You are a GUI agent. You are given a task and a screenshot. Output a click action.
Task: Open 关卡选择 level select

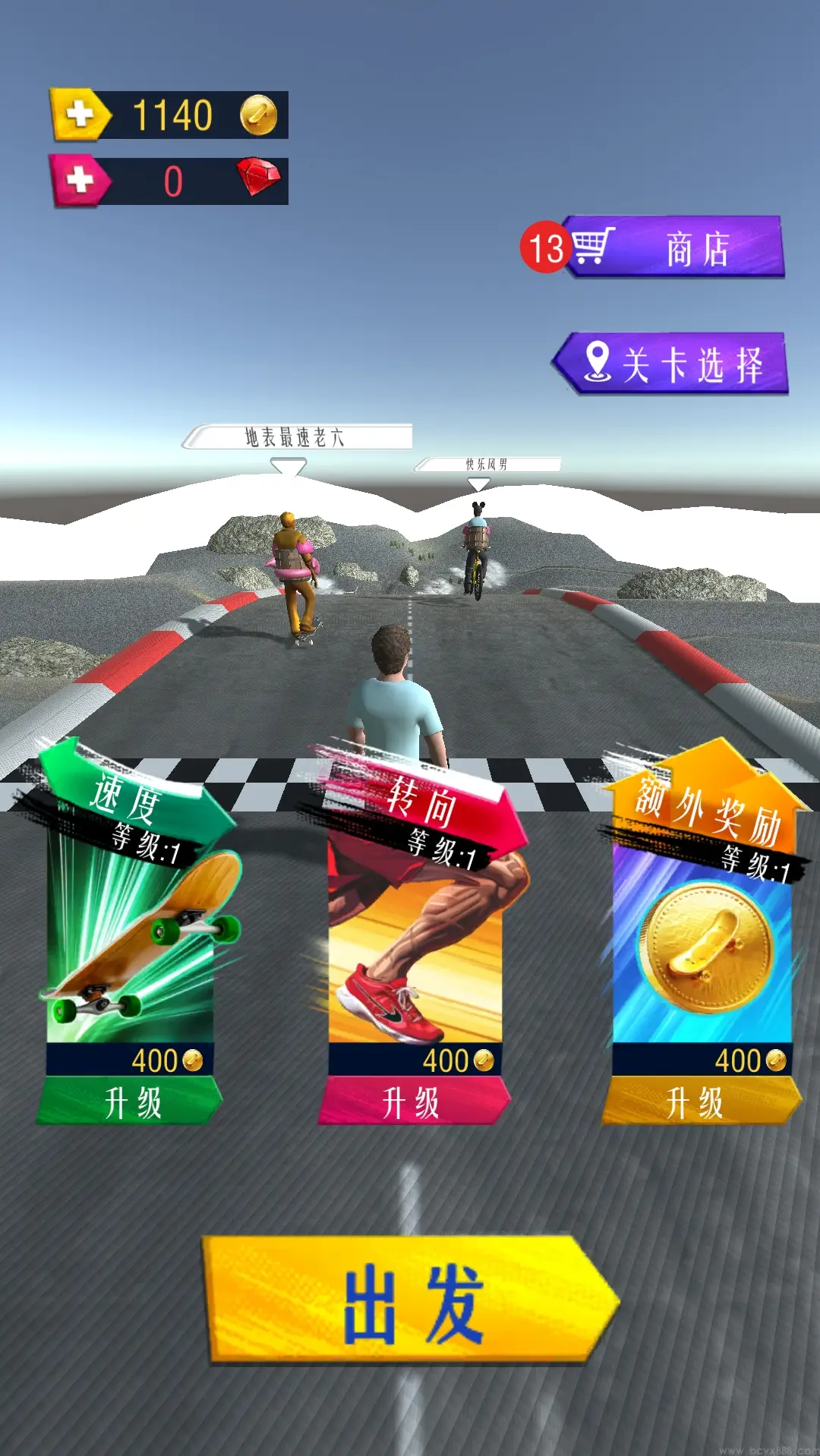[672, 364]
